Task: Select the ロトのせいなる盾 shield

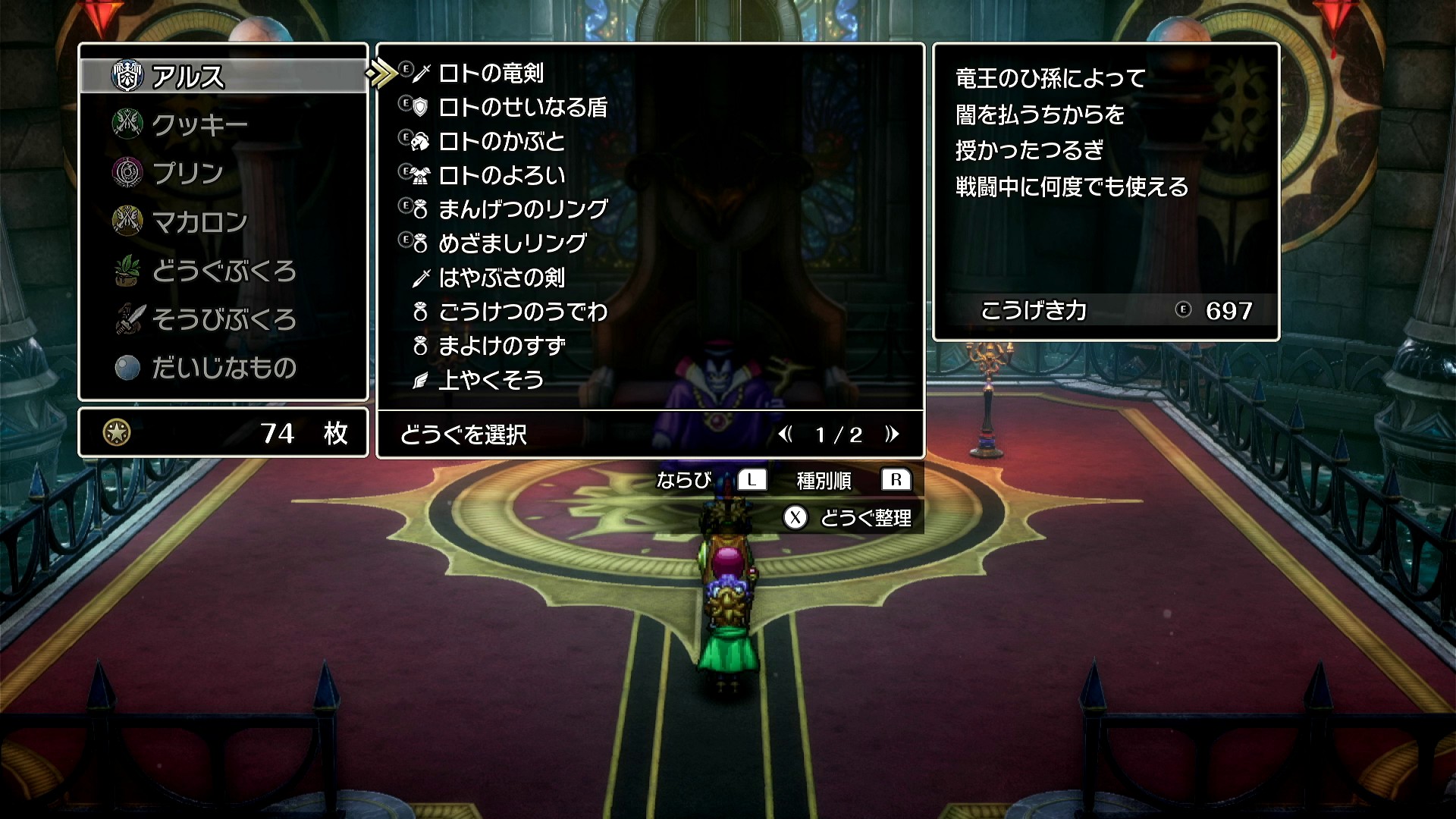Action: (522, 107)
